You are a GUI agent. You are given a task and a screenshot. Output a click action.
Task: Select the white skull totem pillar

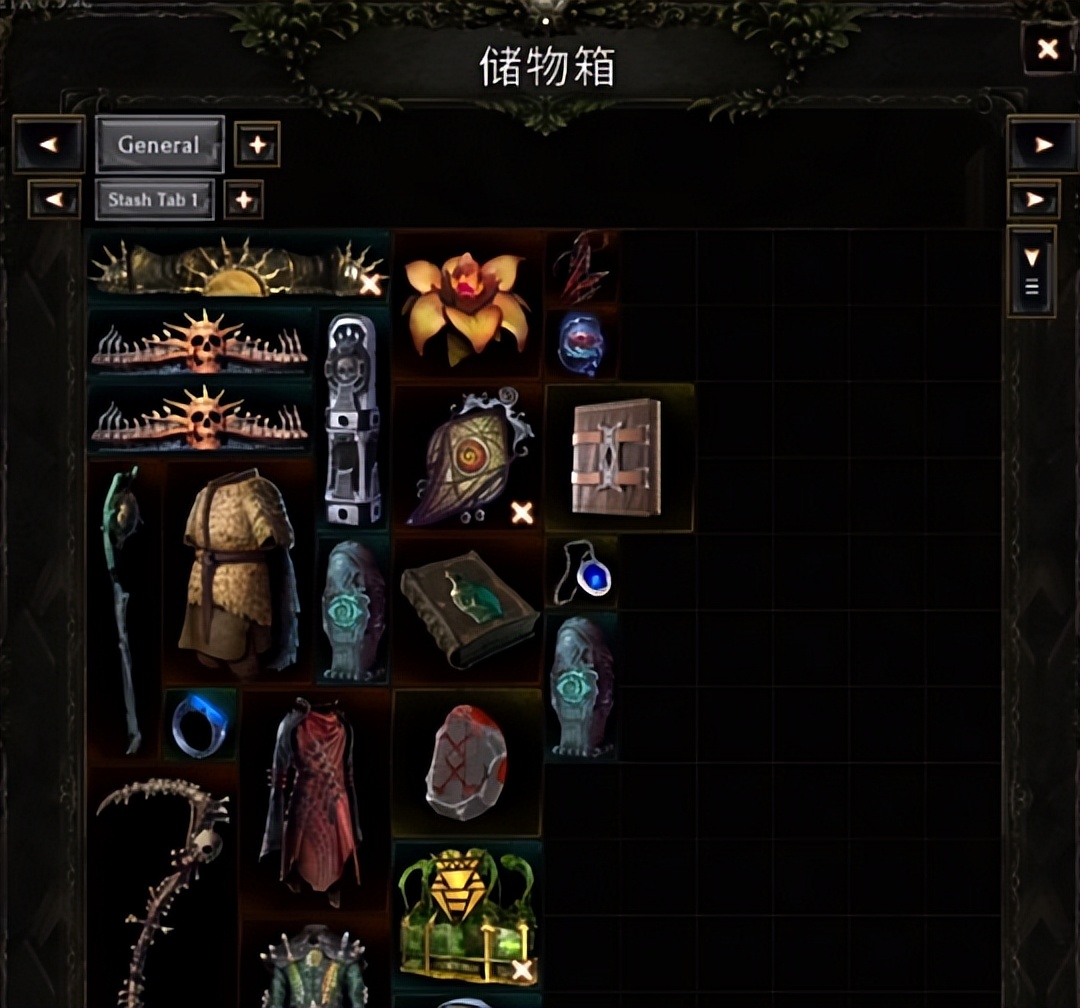coord(353,420)
